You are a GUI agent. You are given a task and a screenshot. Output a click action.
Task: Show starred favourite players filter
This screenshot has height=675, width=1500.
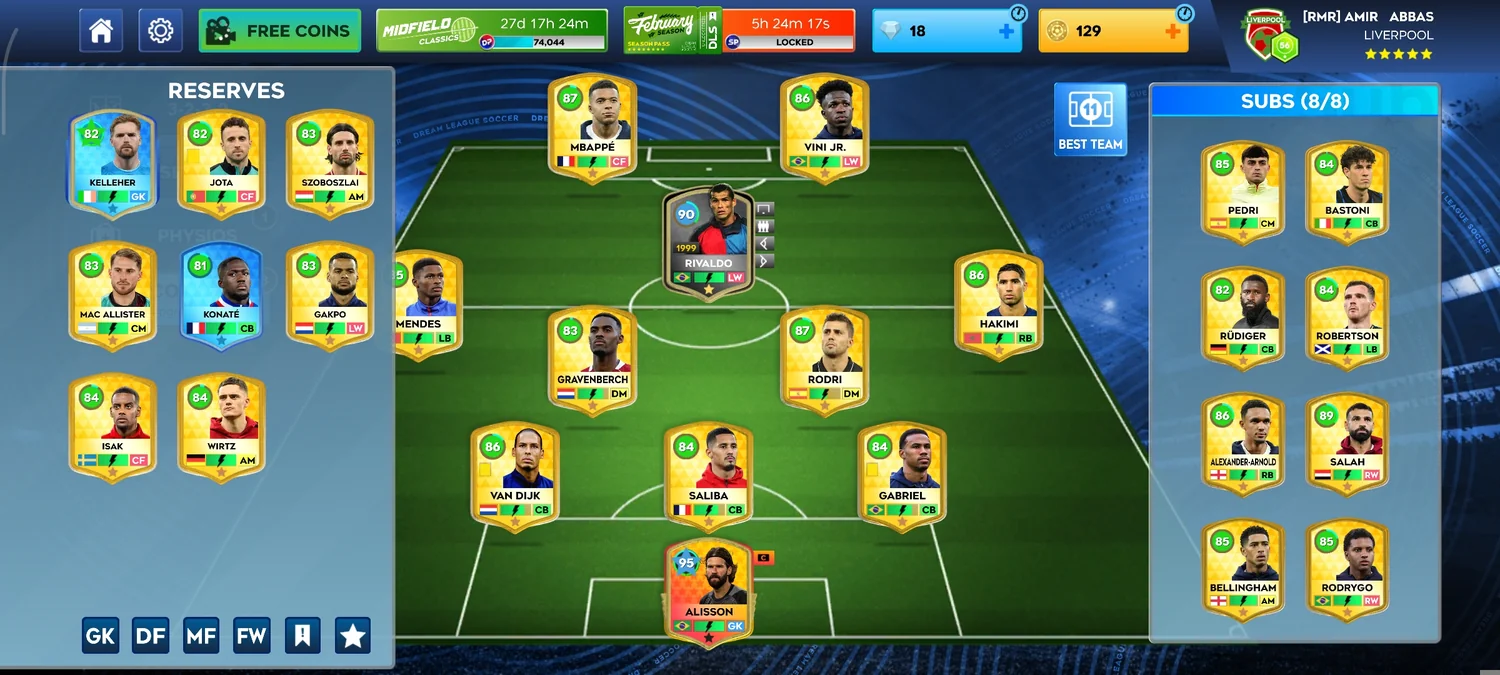tap(352, 635)
